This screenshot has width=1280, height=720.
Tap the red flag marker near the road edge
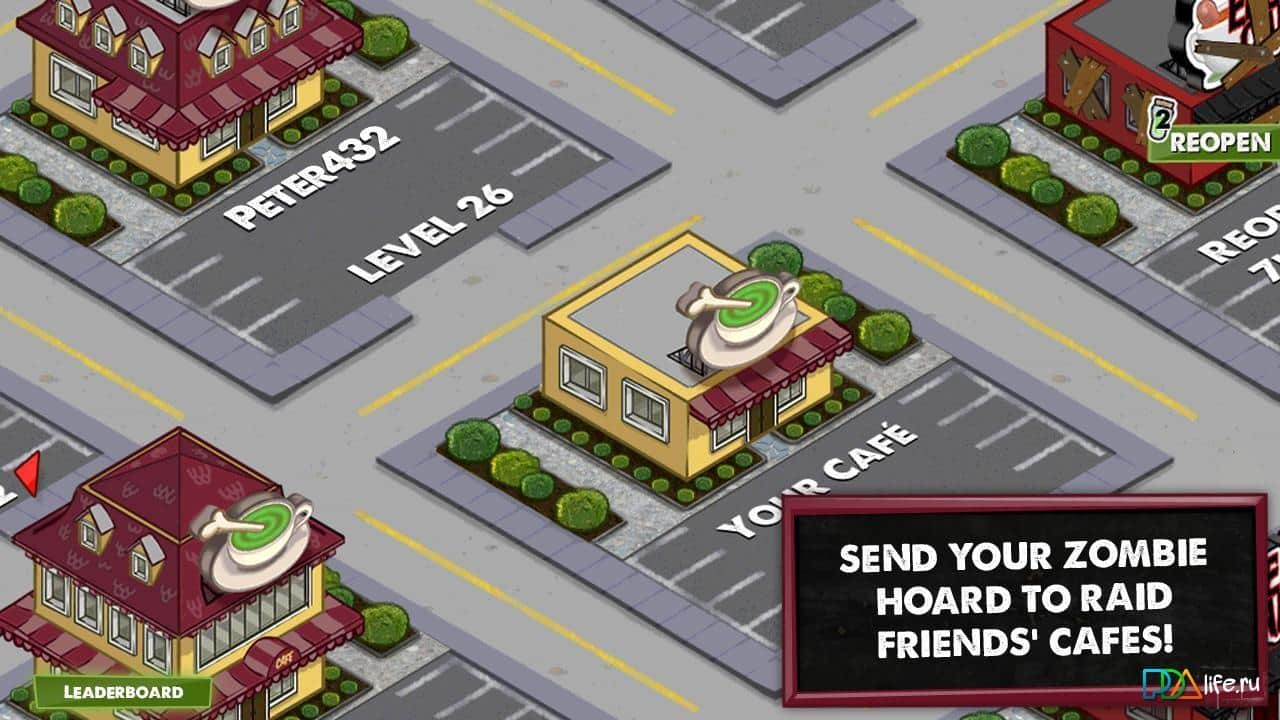coord(28,472)
